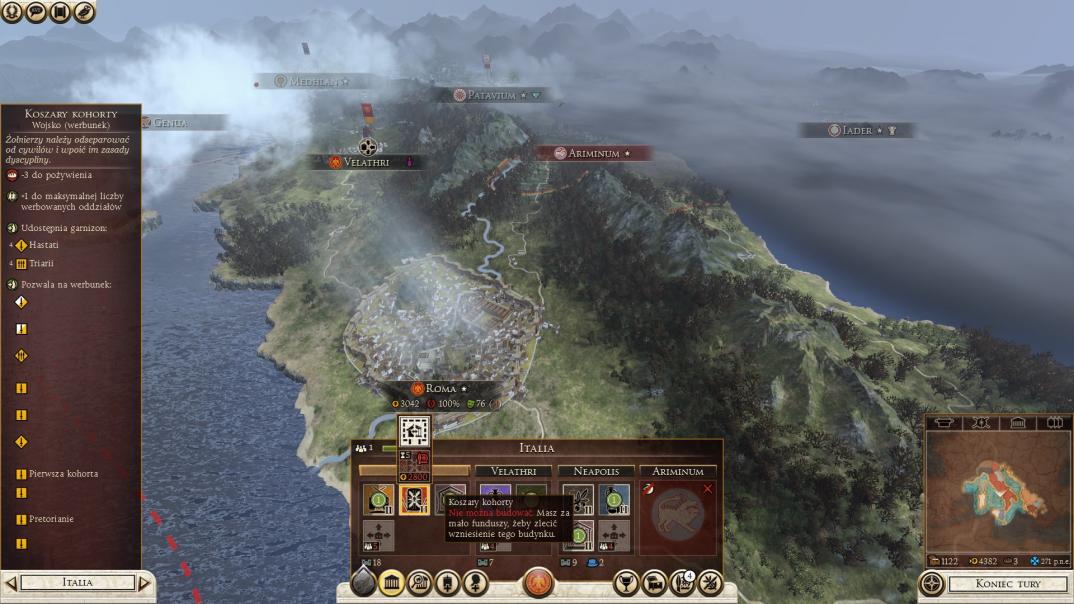
Task: Click the central red faction emblem button
Action: 538,583
